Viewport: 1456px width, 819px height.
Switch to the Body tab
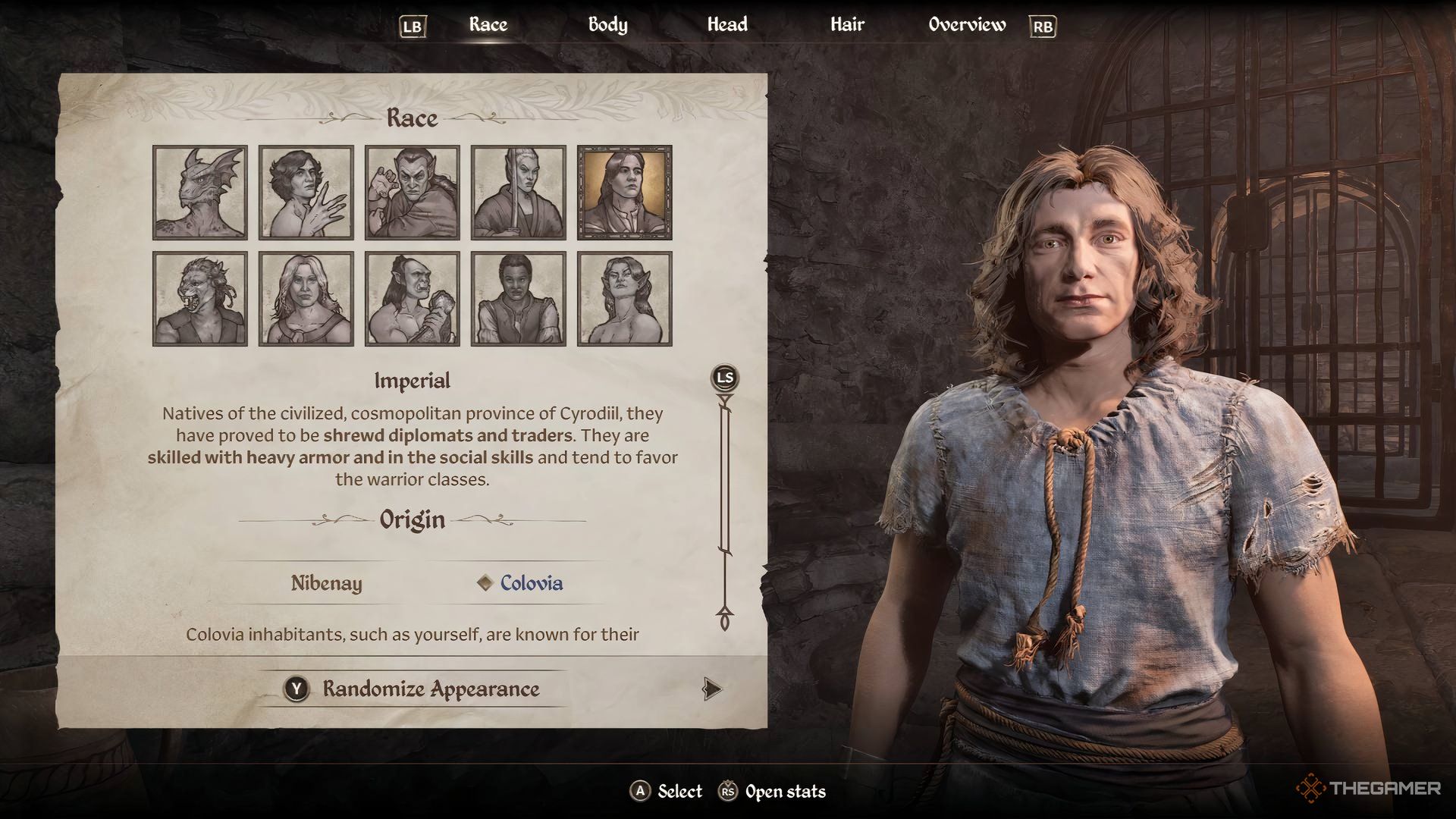(x=607, y=25)
